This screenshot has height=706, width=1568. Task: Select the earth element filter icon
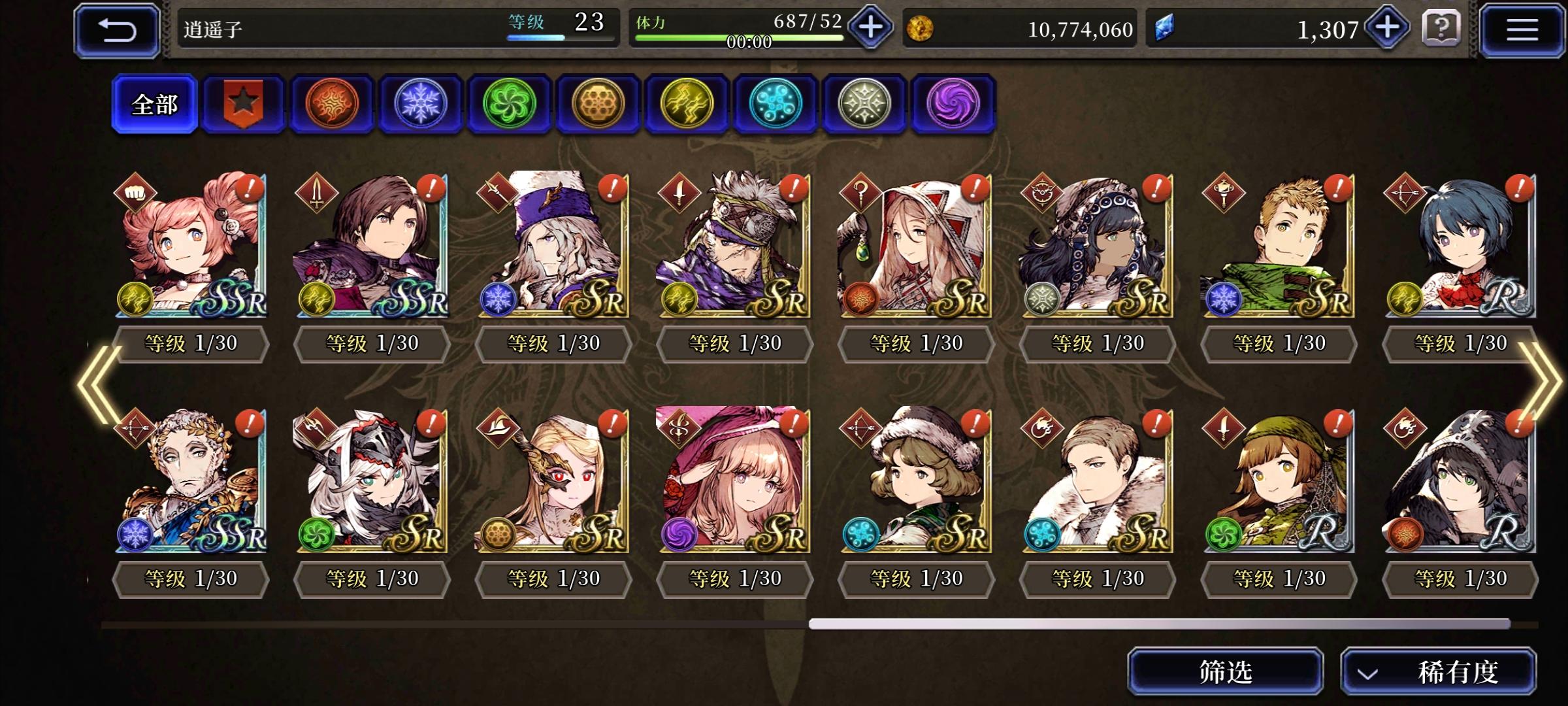pos(598,105)
